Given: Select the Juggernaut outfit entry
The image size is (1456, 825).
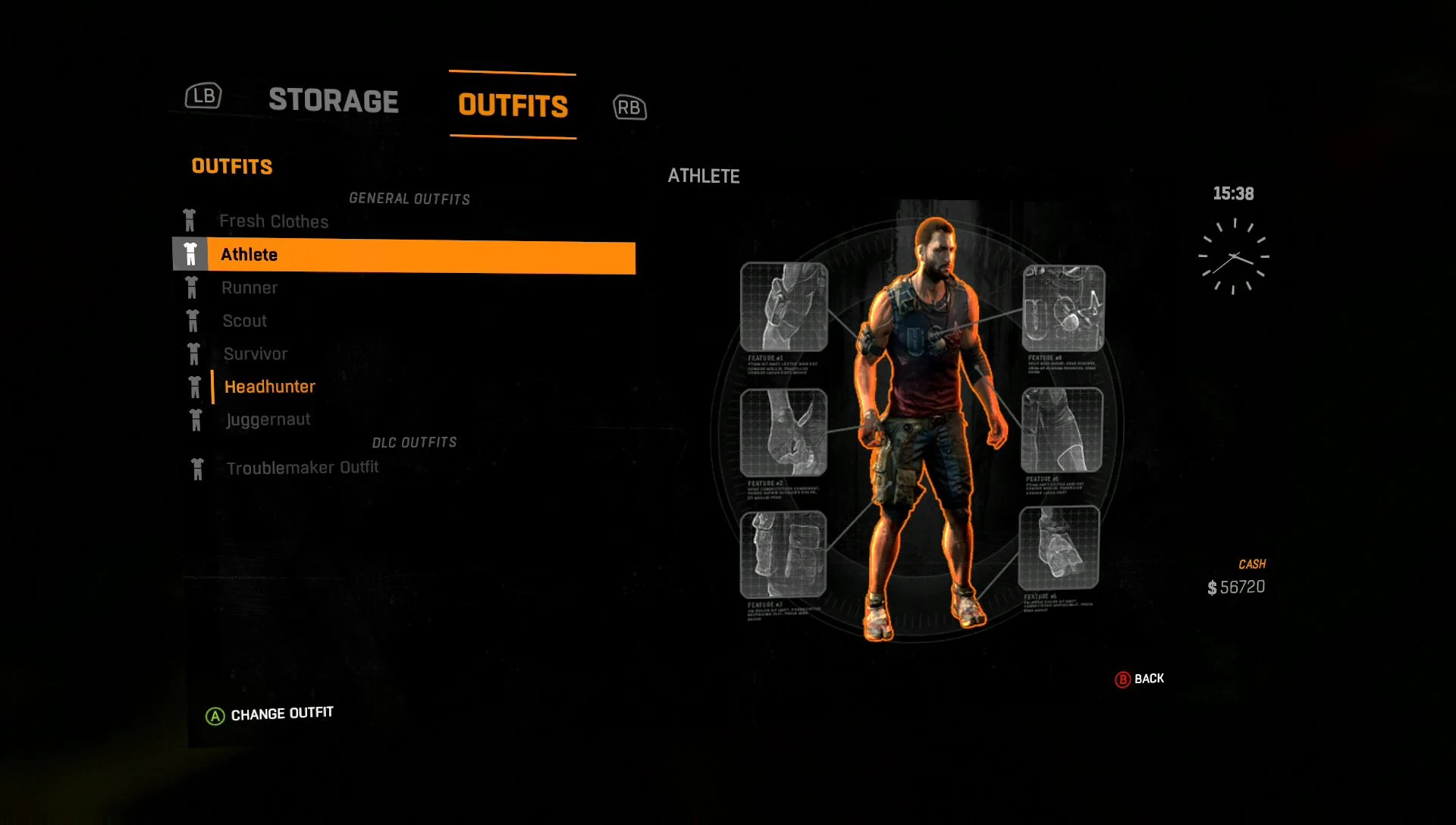Looking at the screenshot, I should click(x=268, y=419).
